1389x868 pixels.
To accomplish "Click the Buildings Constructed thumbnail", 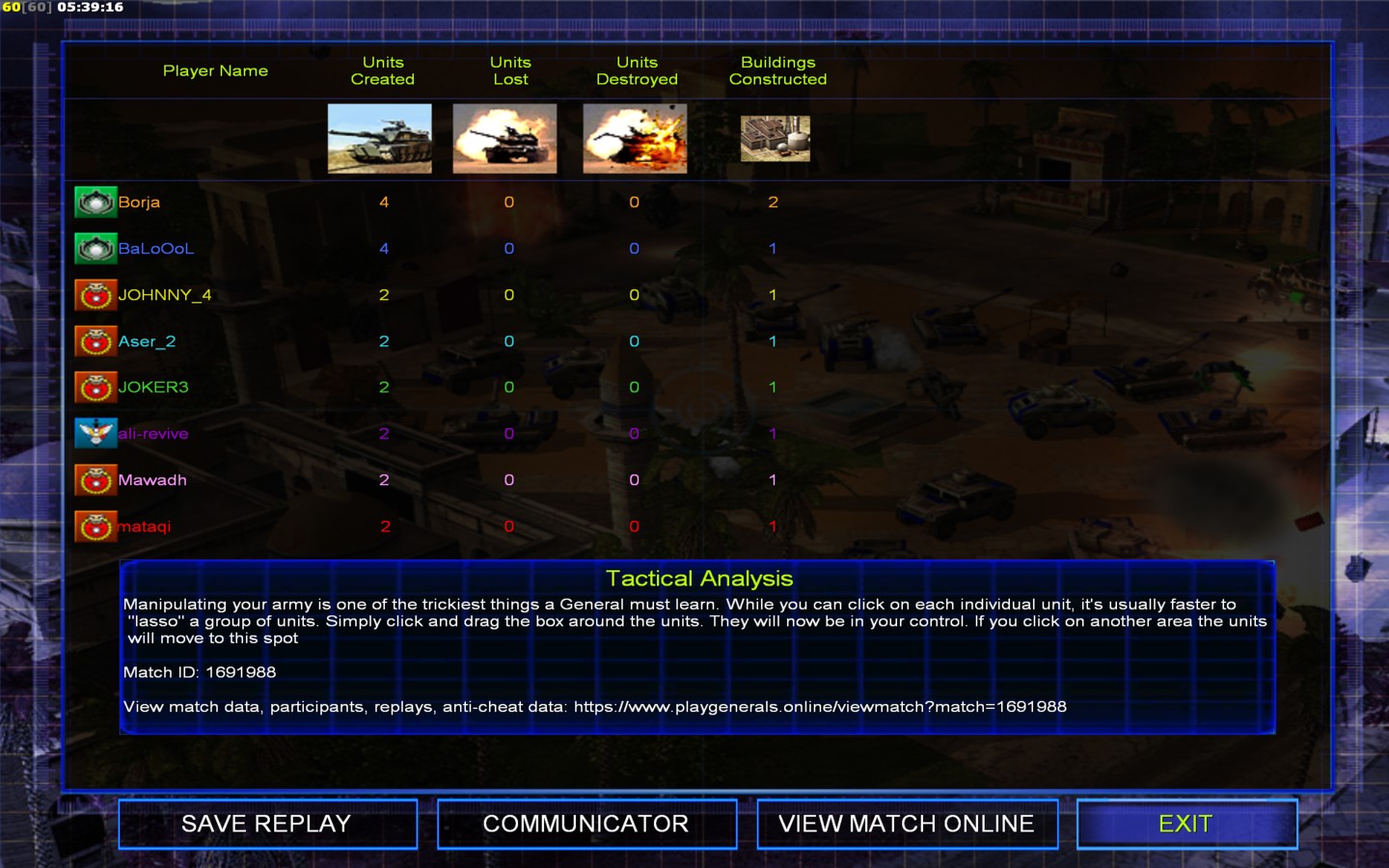I will click(x=776, y=139).
